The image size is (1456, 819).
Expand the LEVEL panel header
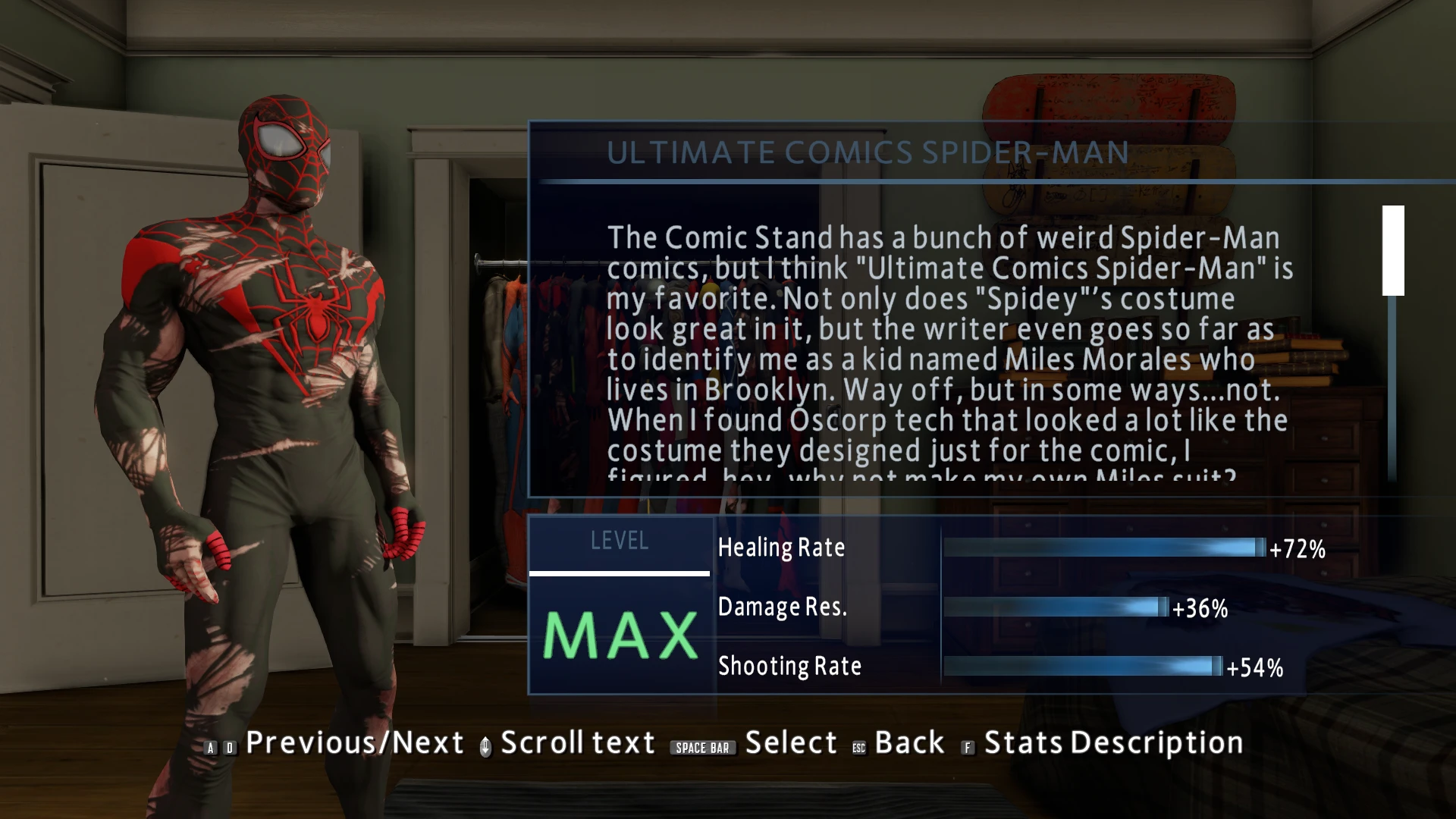click(620, 541)
